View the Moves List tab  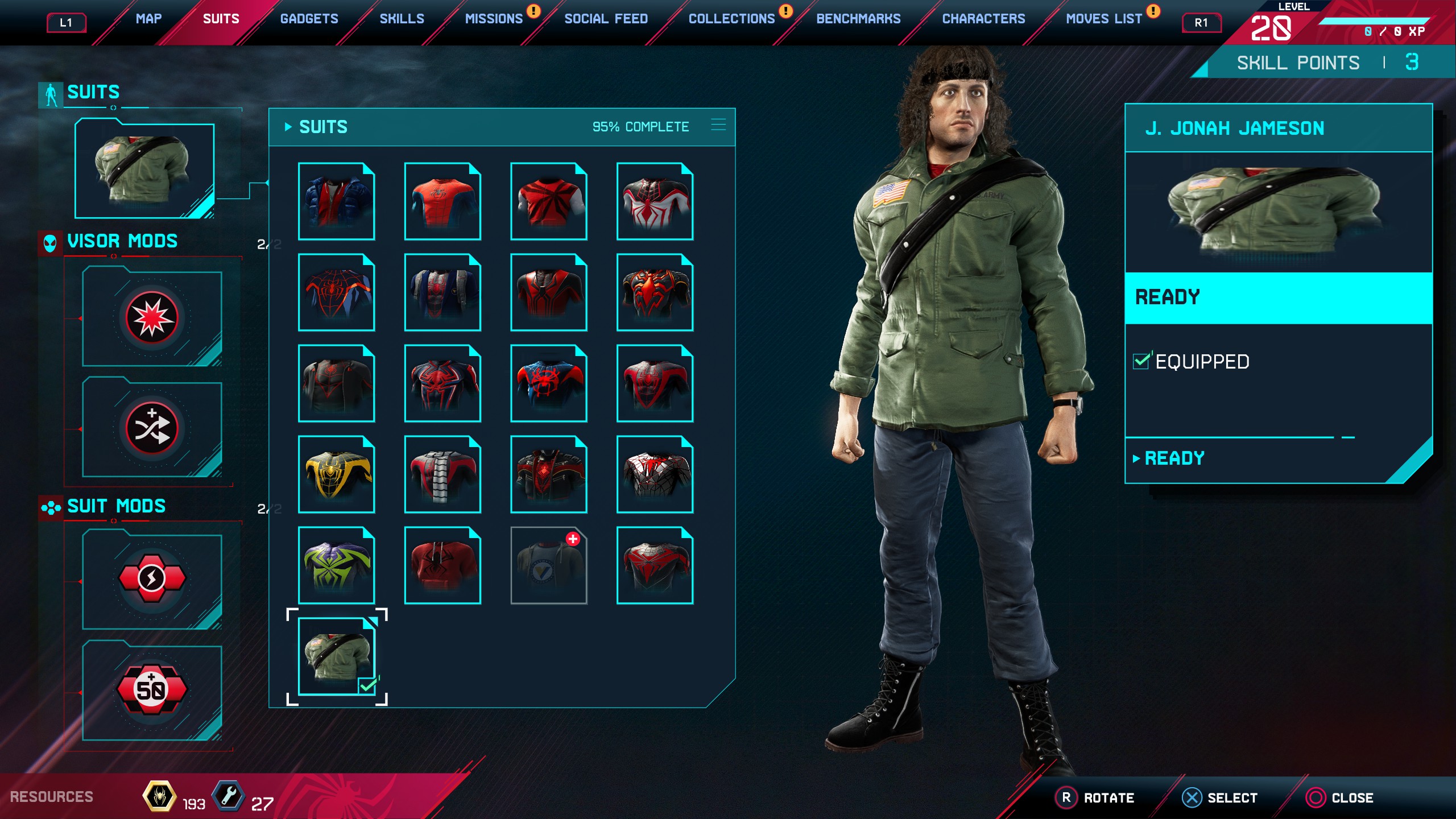[x=1103, y=19]
